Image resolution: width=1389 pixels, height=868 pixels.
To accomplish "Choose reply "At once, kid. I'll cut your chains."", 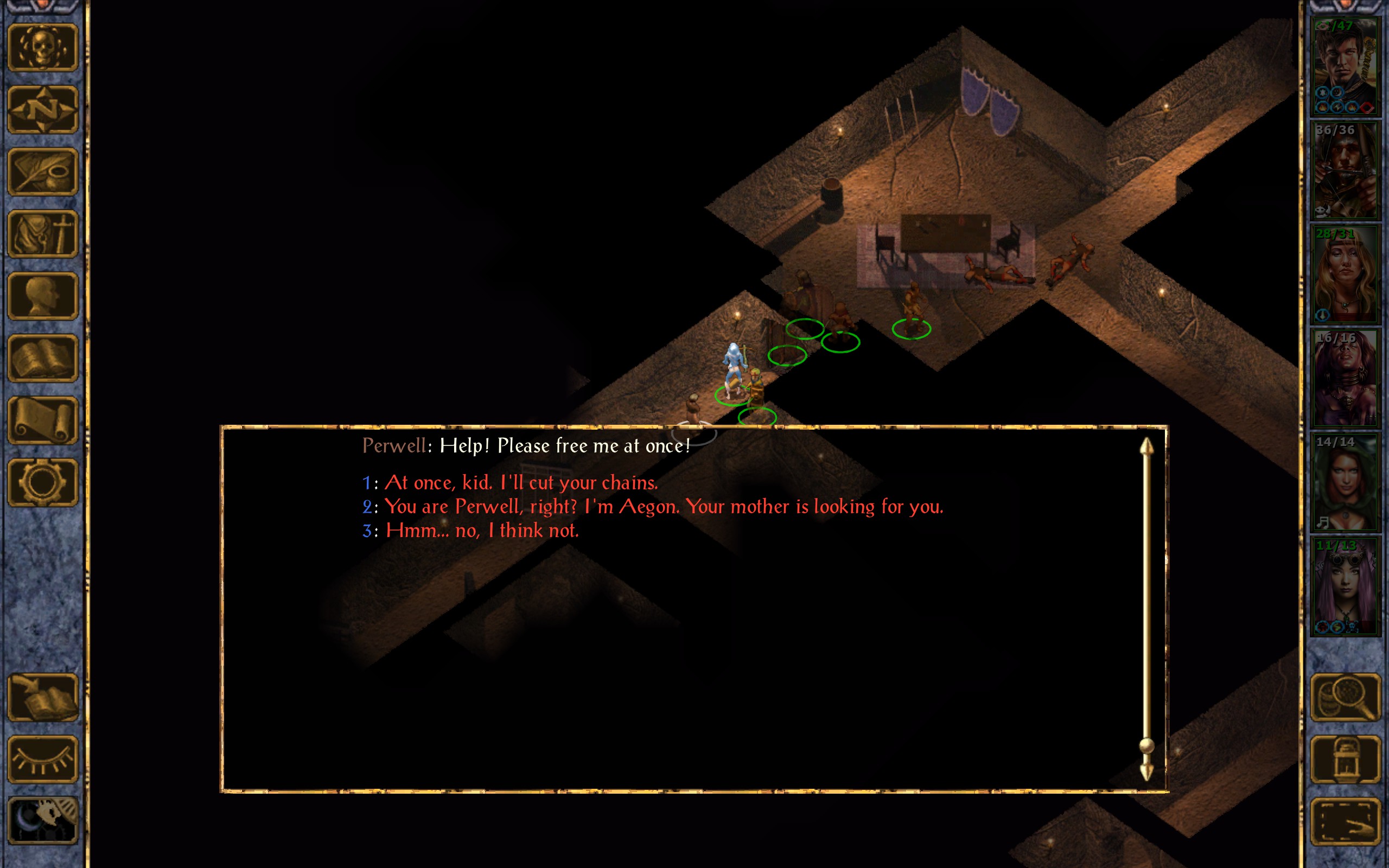I will coord(520,483).
